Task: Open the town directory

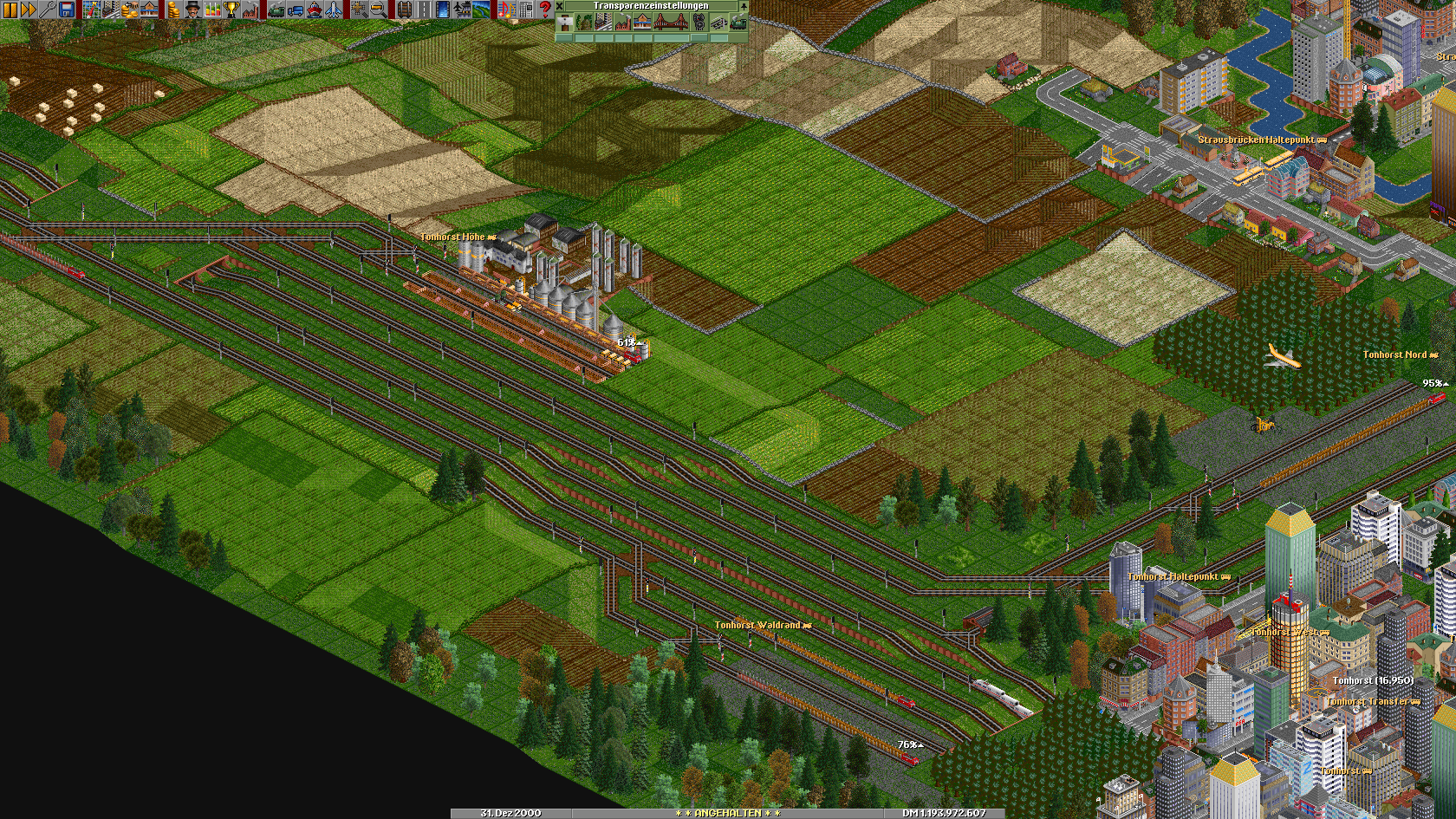Action: [111, 10]
